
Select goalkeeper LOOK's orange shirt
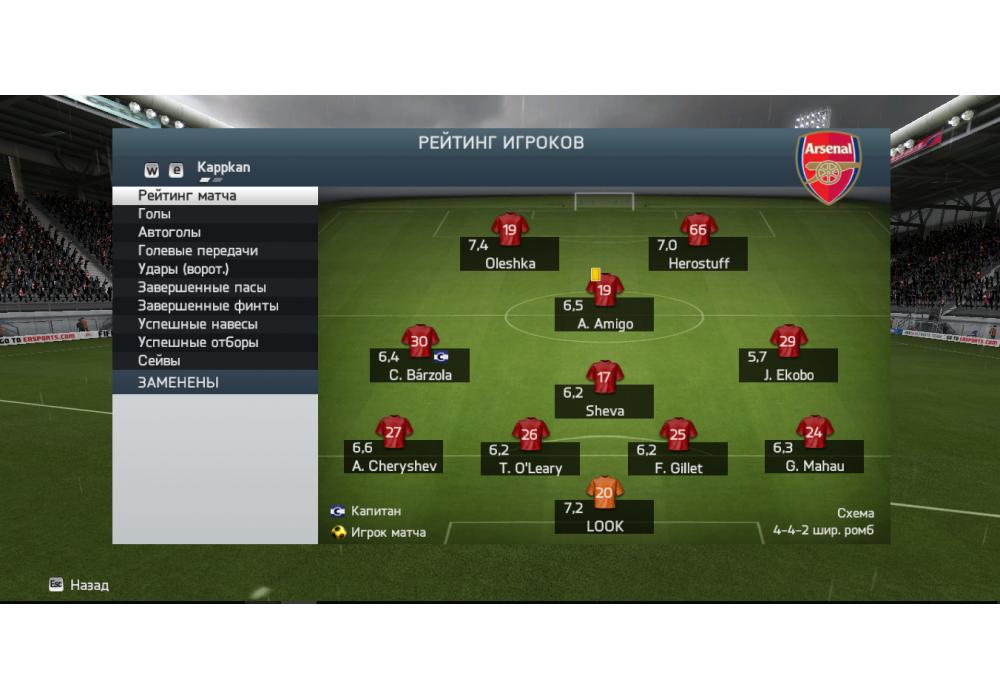click(x=604, y=492)
